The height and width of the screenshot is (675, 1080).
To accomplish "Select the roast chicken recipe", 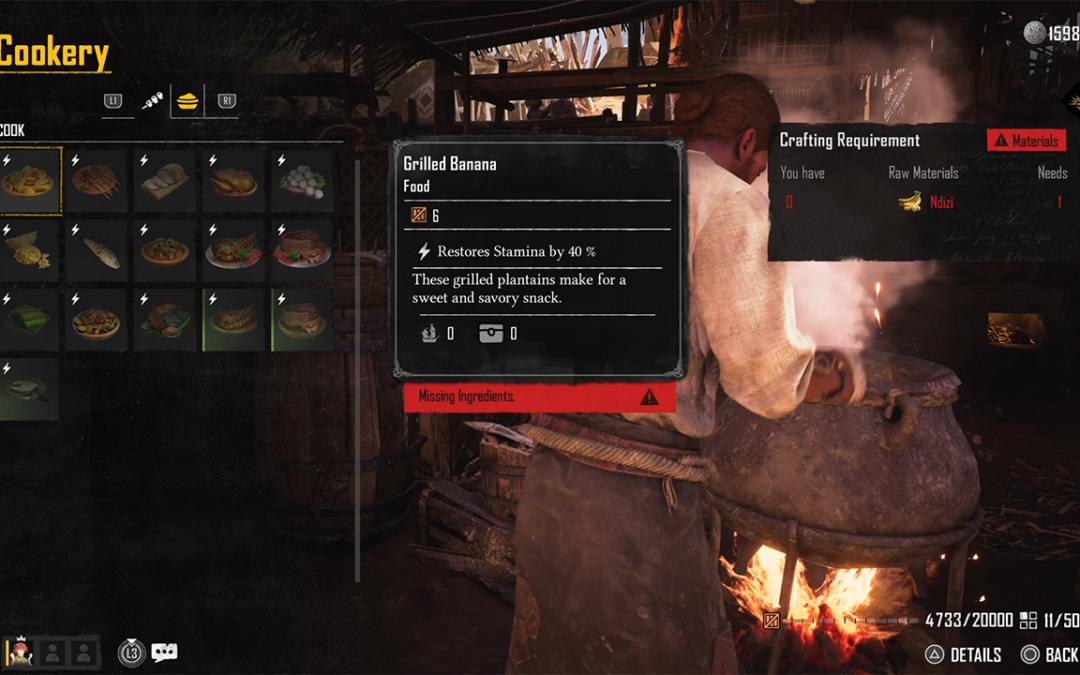I will pyautogui.click(x=235, y=180).
